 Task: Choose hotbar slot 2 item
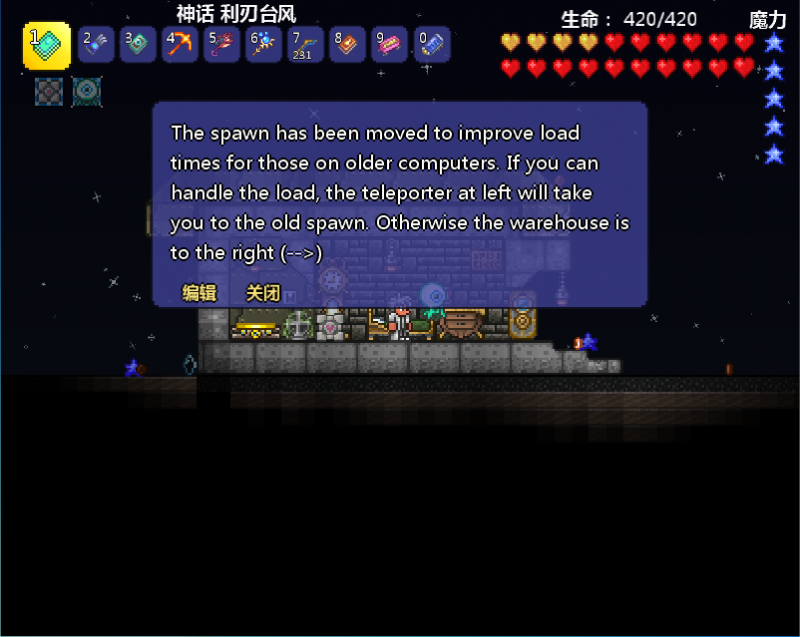pos(96,45)
